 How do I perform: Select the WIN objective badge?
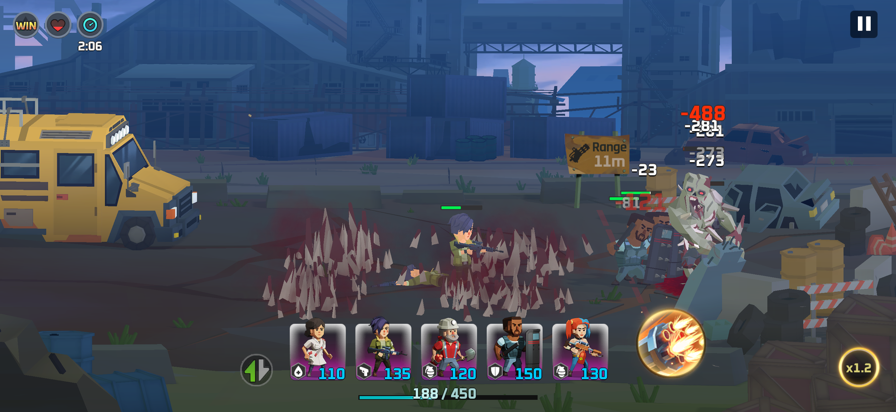(x=26, y=25)
